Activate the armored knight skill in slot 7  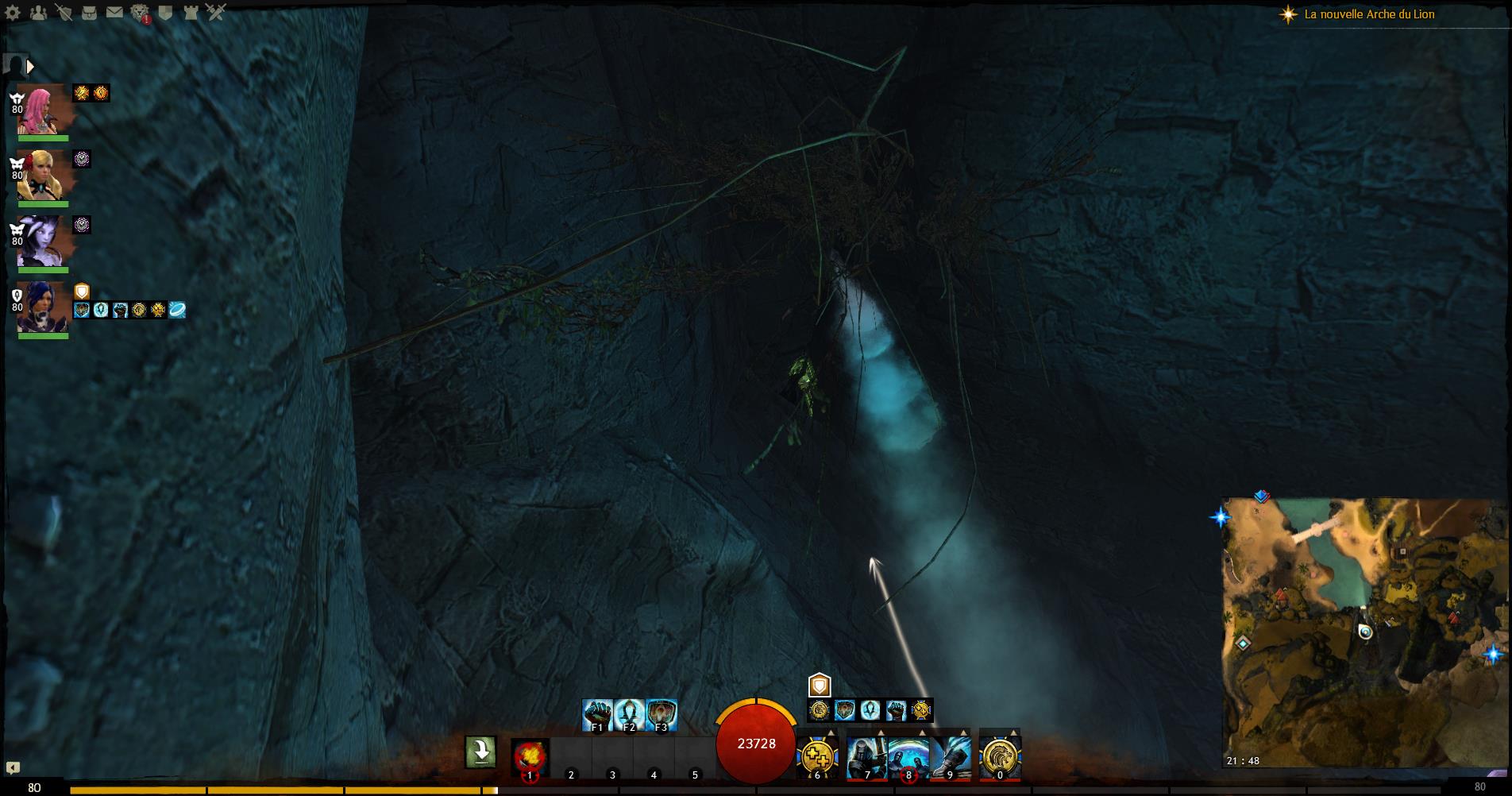click(x=866, y=755)
